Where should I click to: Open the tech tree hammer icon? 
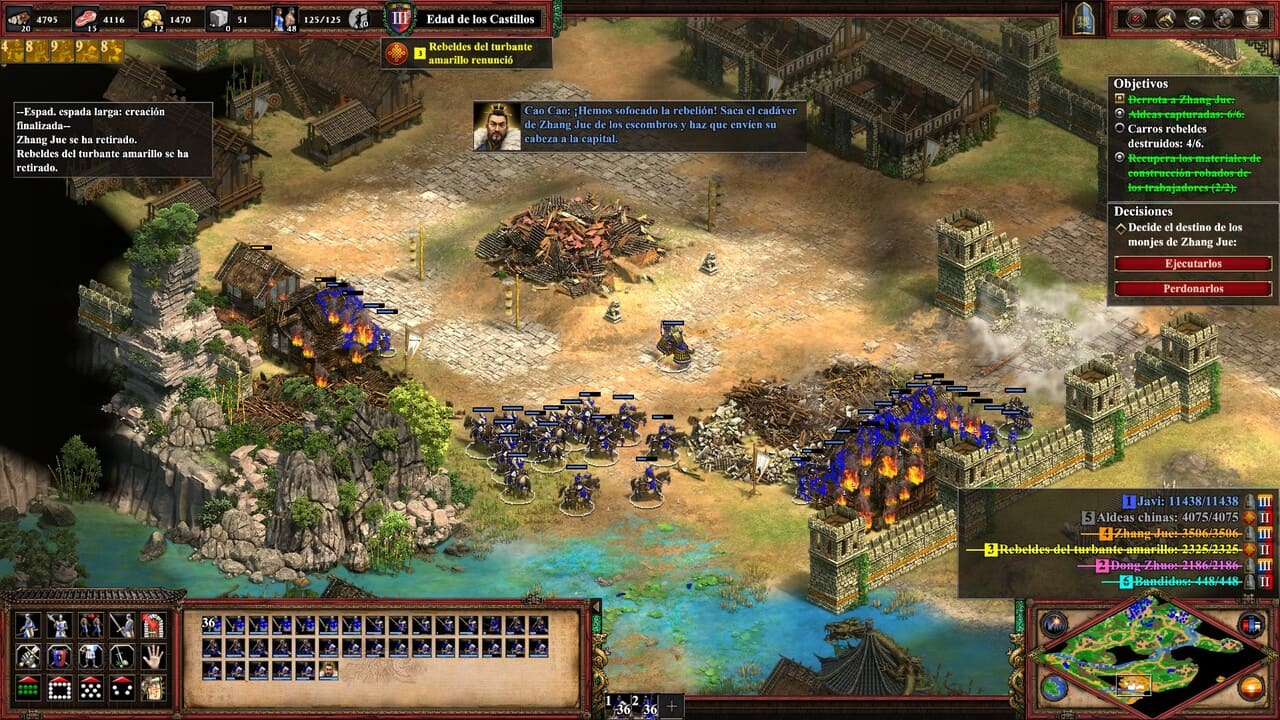(x=1165, y=18)
